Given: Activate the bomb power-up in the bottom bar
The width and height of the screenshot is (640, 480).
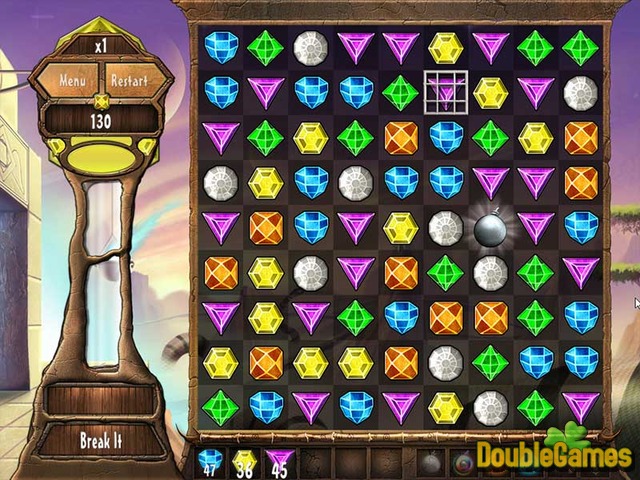Looking at the screenshot, I should pos(431,462).
